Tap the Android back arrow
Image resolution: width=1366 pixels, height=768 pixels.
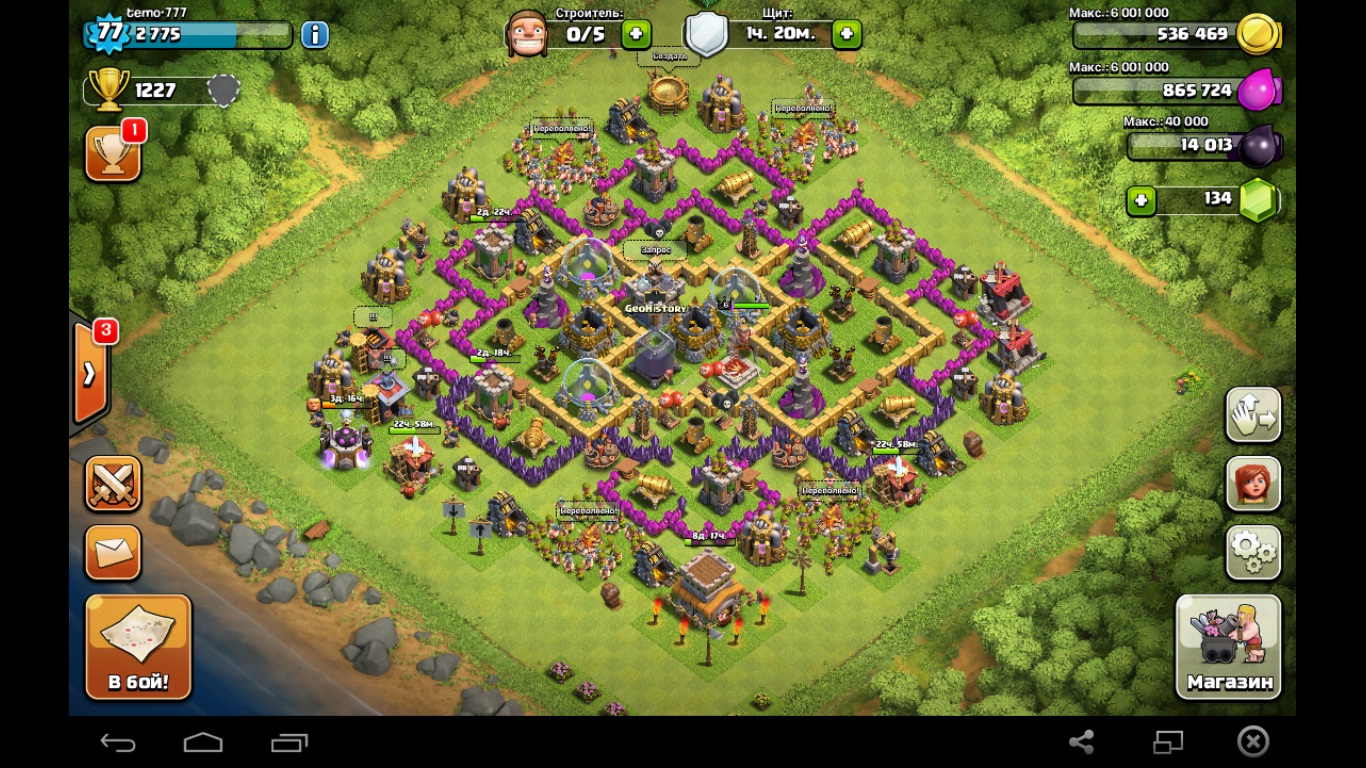118,742
